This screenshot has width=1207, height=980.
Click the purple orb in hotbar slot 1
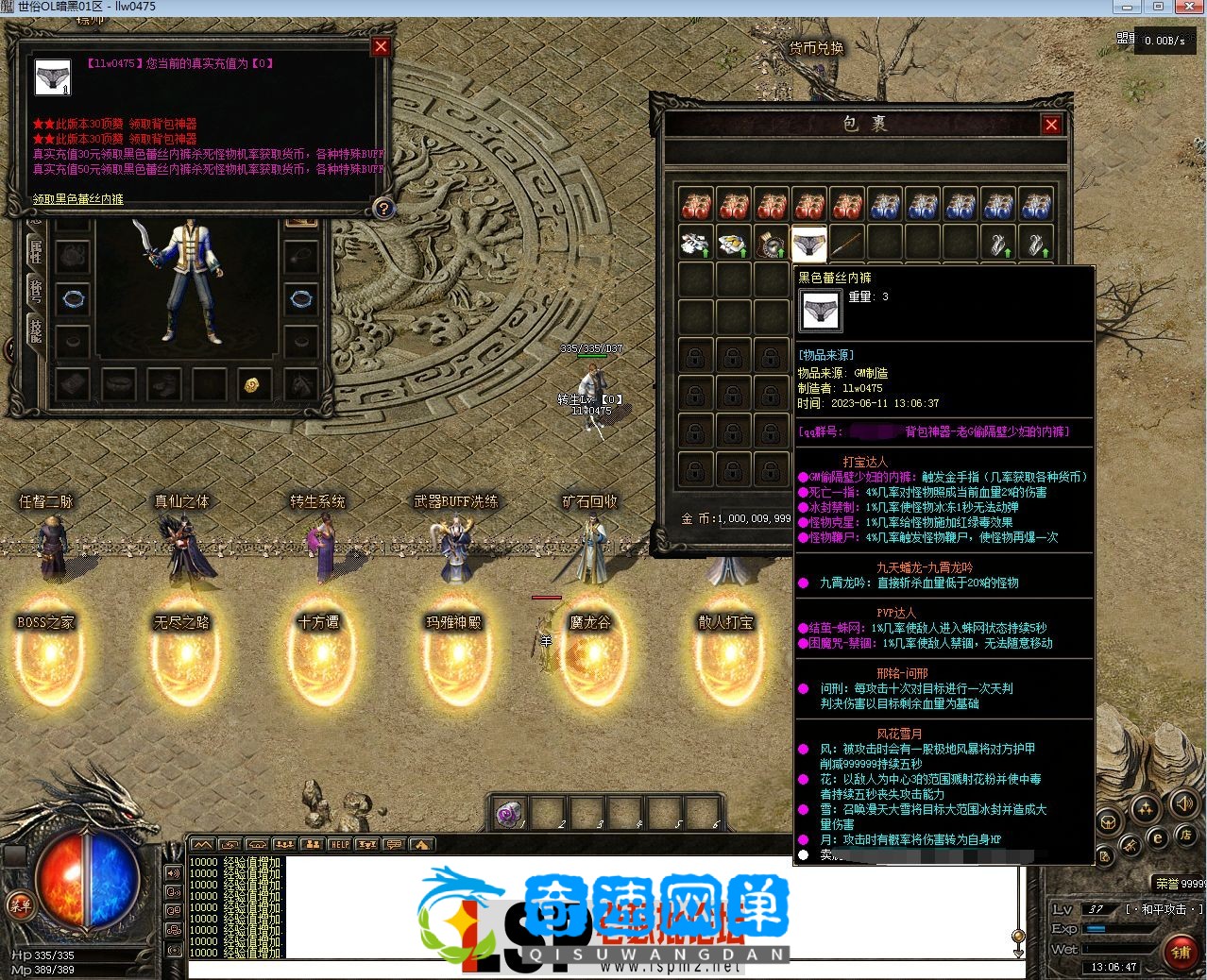[508, 813]
